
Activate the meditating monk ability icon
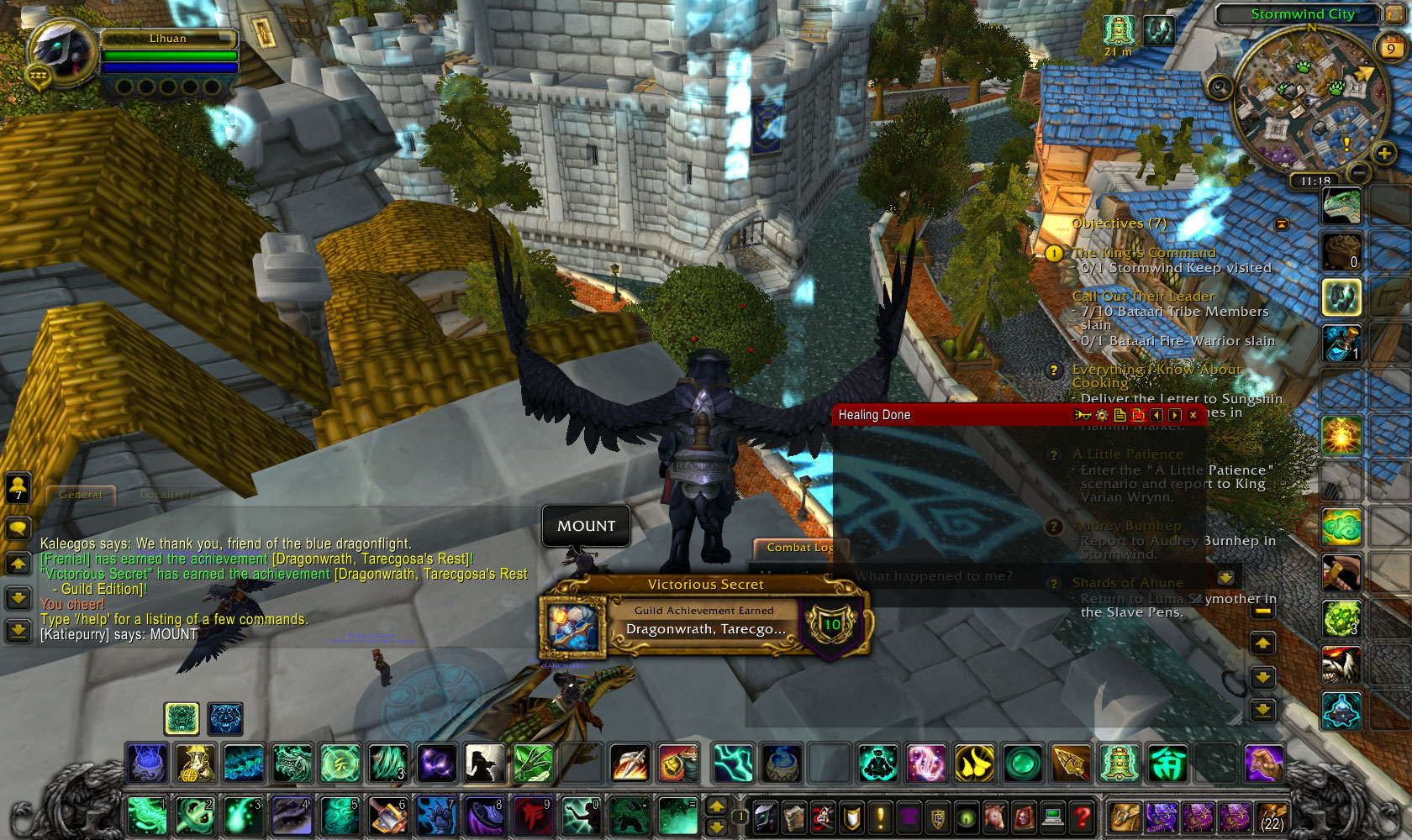877,764
